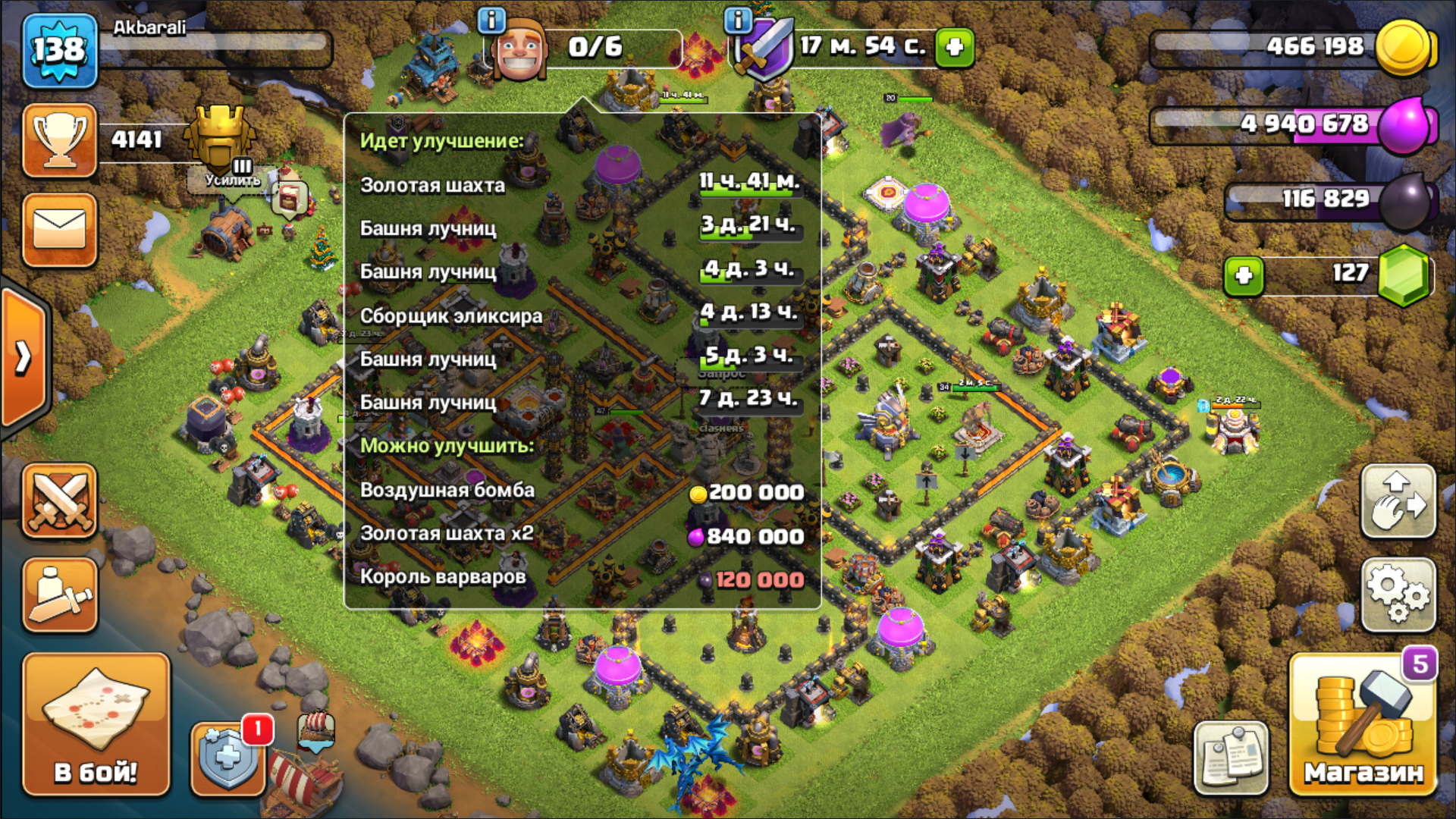Add shield time with green plus
This screenshot has height=819, width=1456.
point(954,47)
